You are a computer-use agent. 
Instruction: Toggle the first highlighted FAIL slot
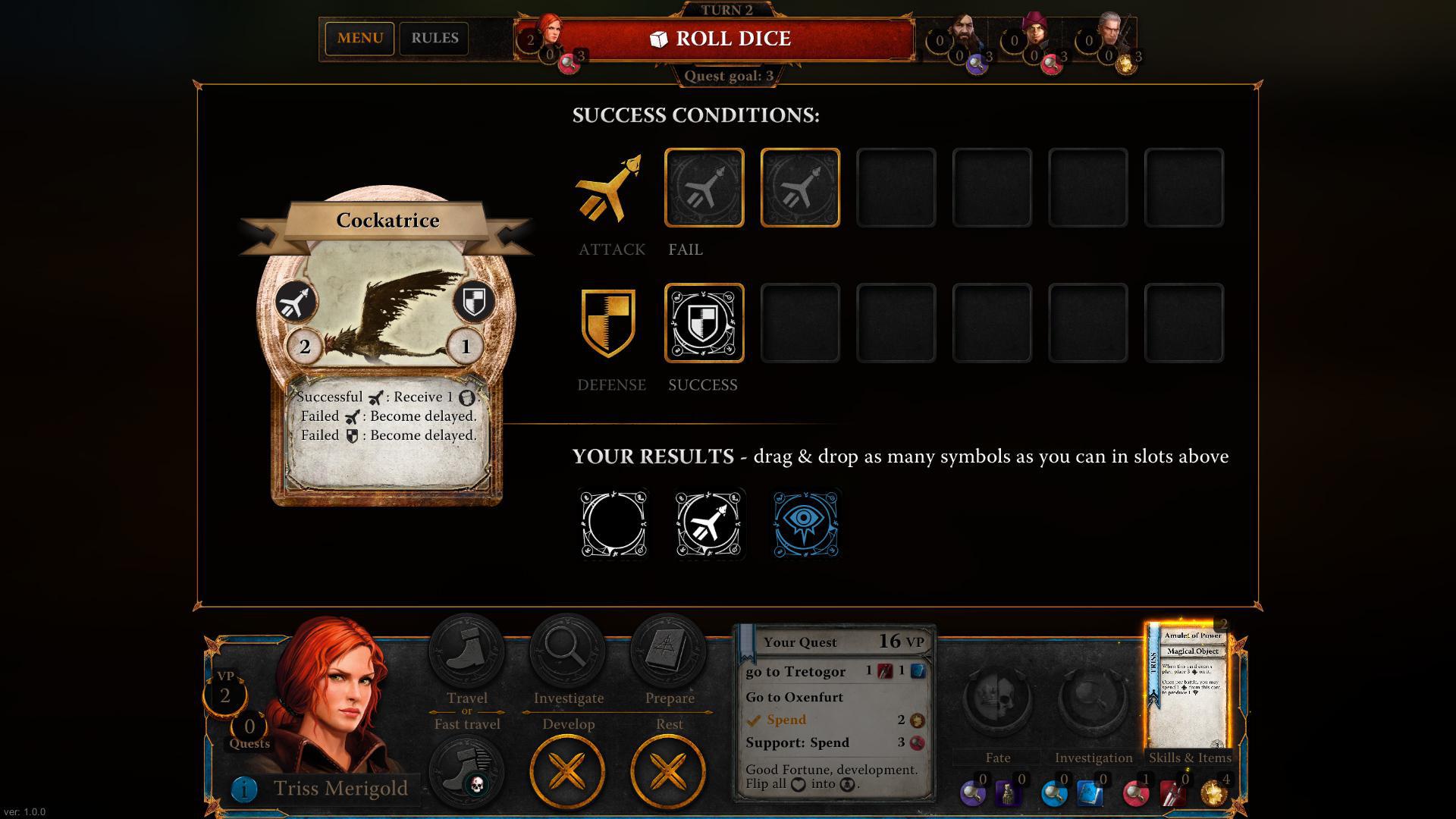[704, 187]
